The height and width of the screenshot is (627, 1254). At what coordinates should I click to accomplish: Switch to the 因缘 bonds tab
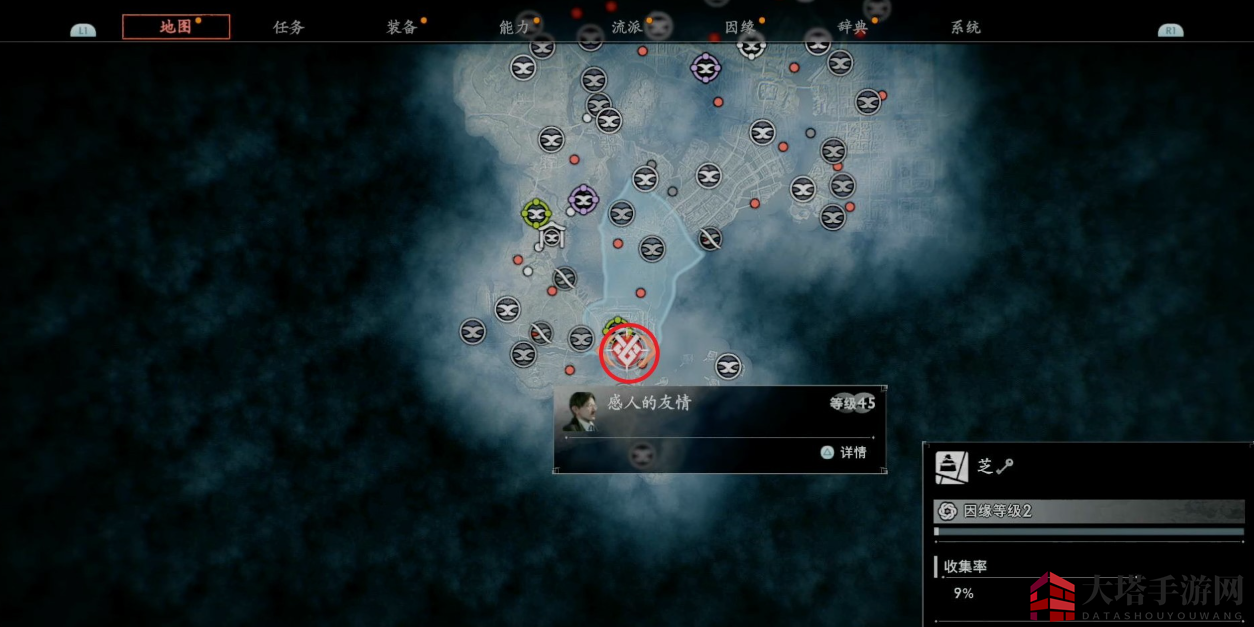[740, 27]
